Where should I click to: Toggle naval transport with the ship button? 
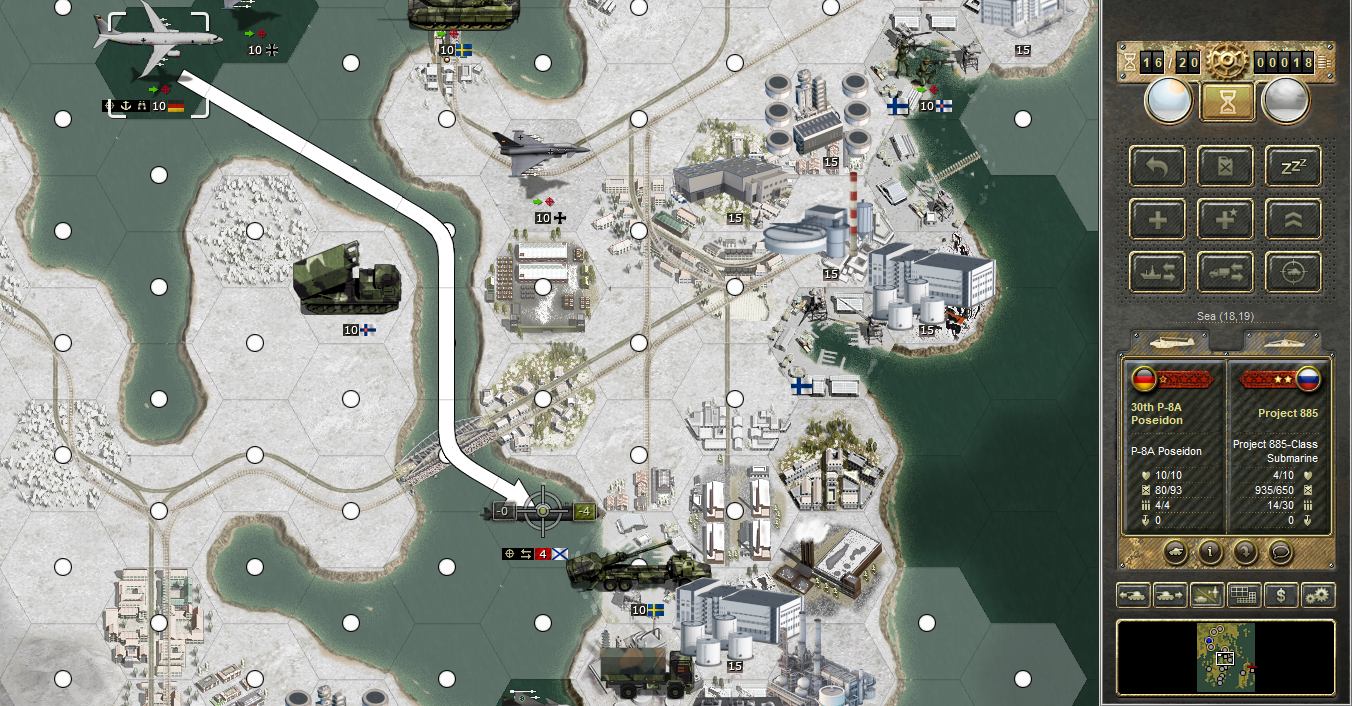coord(1158,272)
